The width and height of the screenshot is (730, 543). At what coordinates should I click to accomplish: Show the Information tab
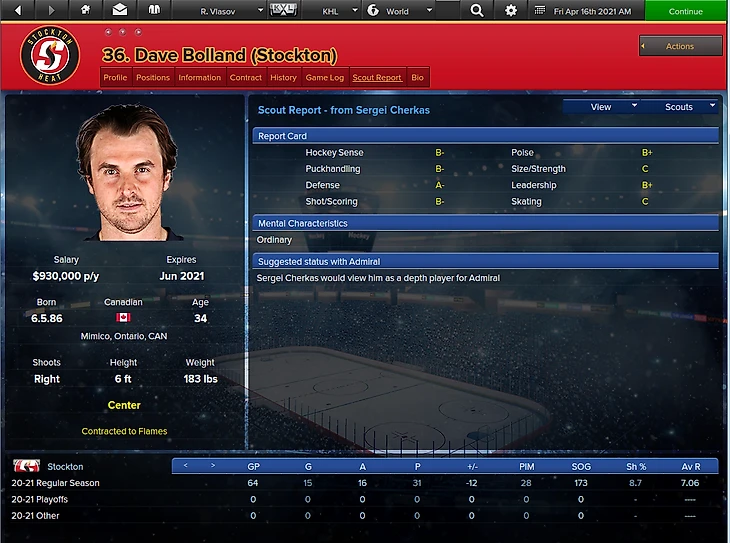pyautogui.click(x=200, y=77)
